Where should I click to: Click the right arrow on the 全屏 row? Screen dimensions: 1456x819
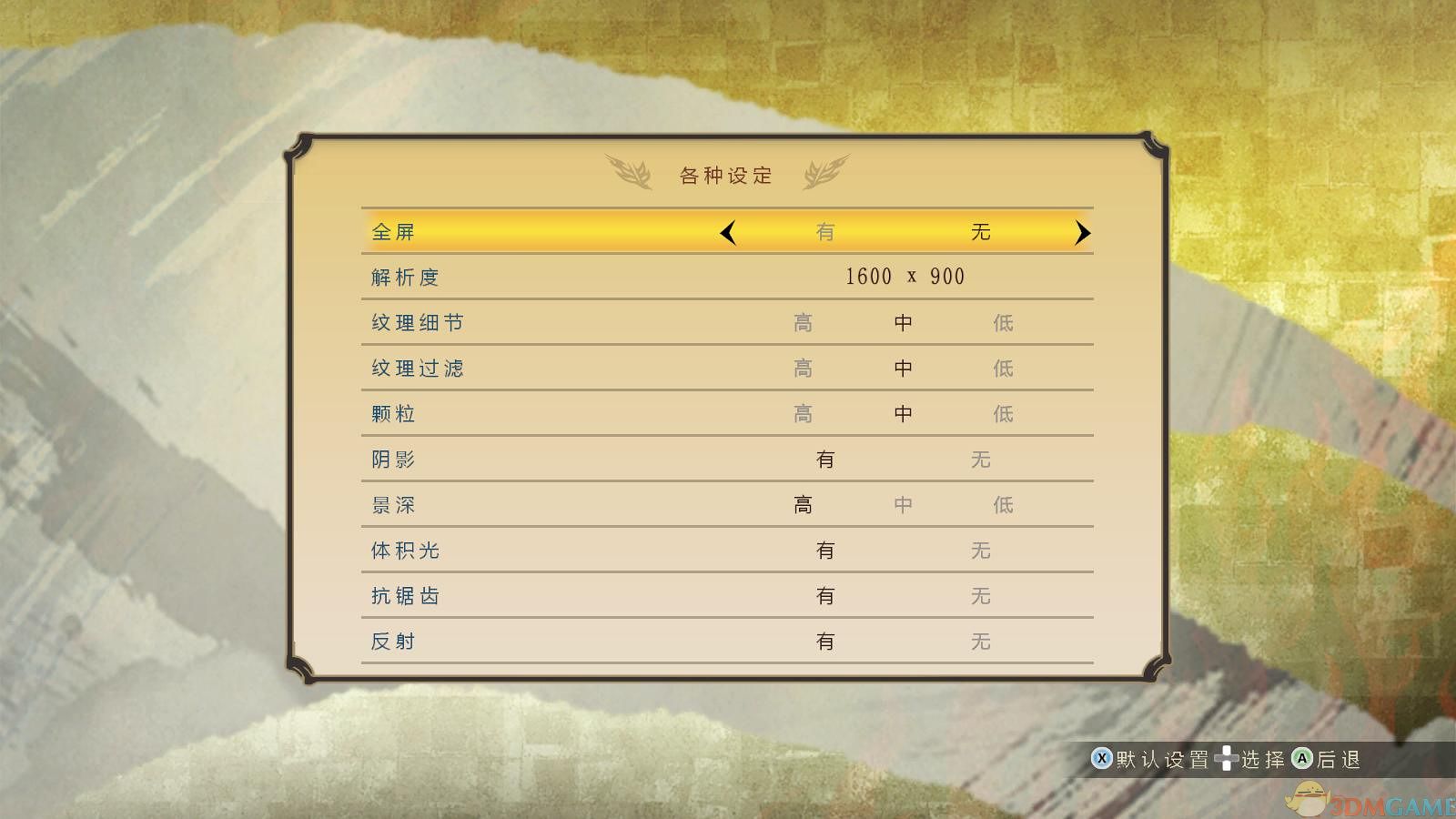1083,232
